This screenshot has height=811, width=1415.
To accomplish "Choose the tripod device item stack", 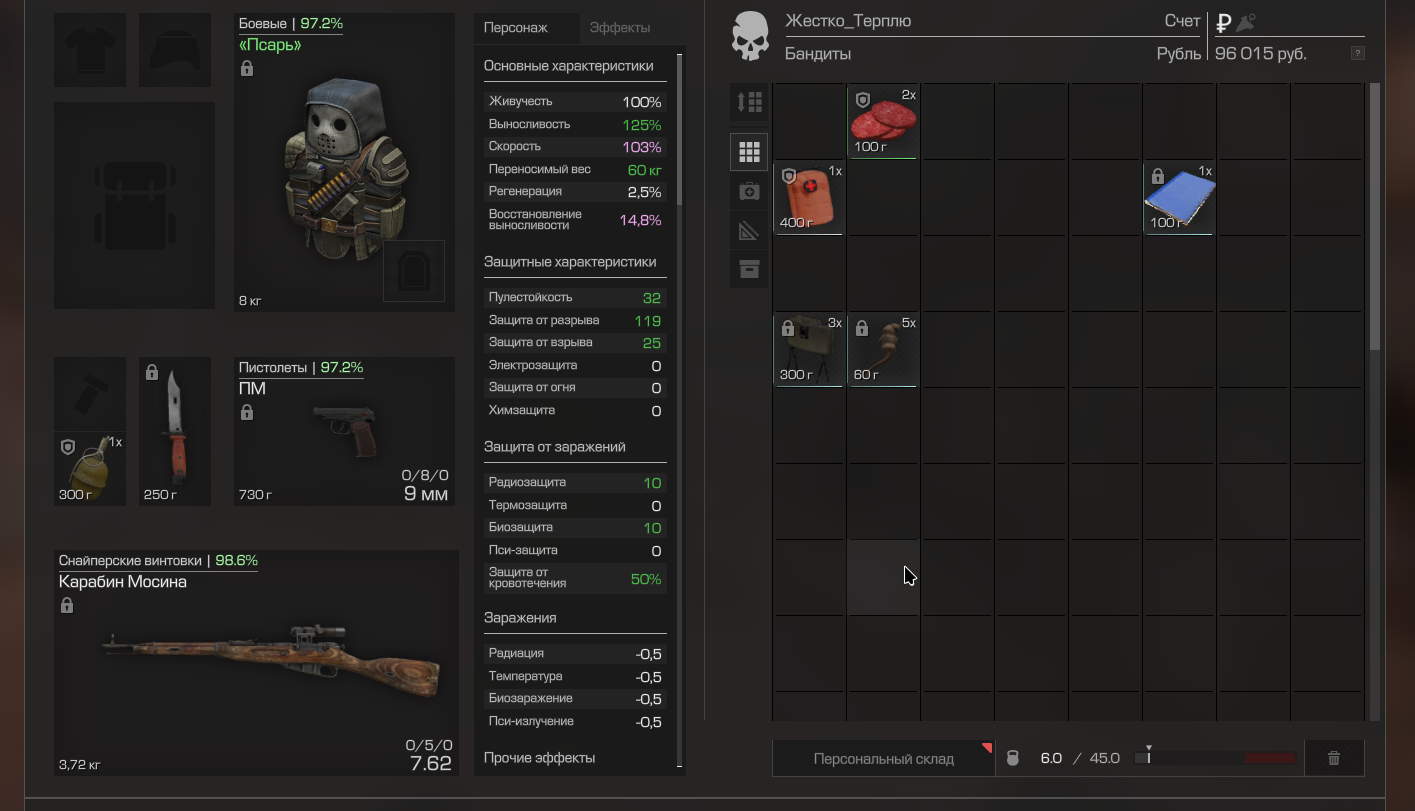I will (x=809, y=350).
